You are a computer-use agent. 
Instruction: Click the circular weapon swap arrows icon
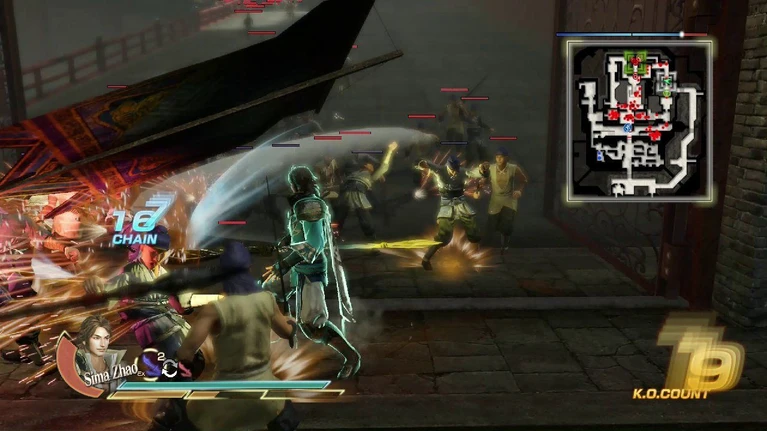(172, 367)
